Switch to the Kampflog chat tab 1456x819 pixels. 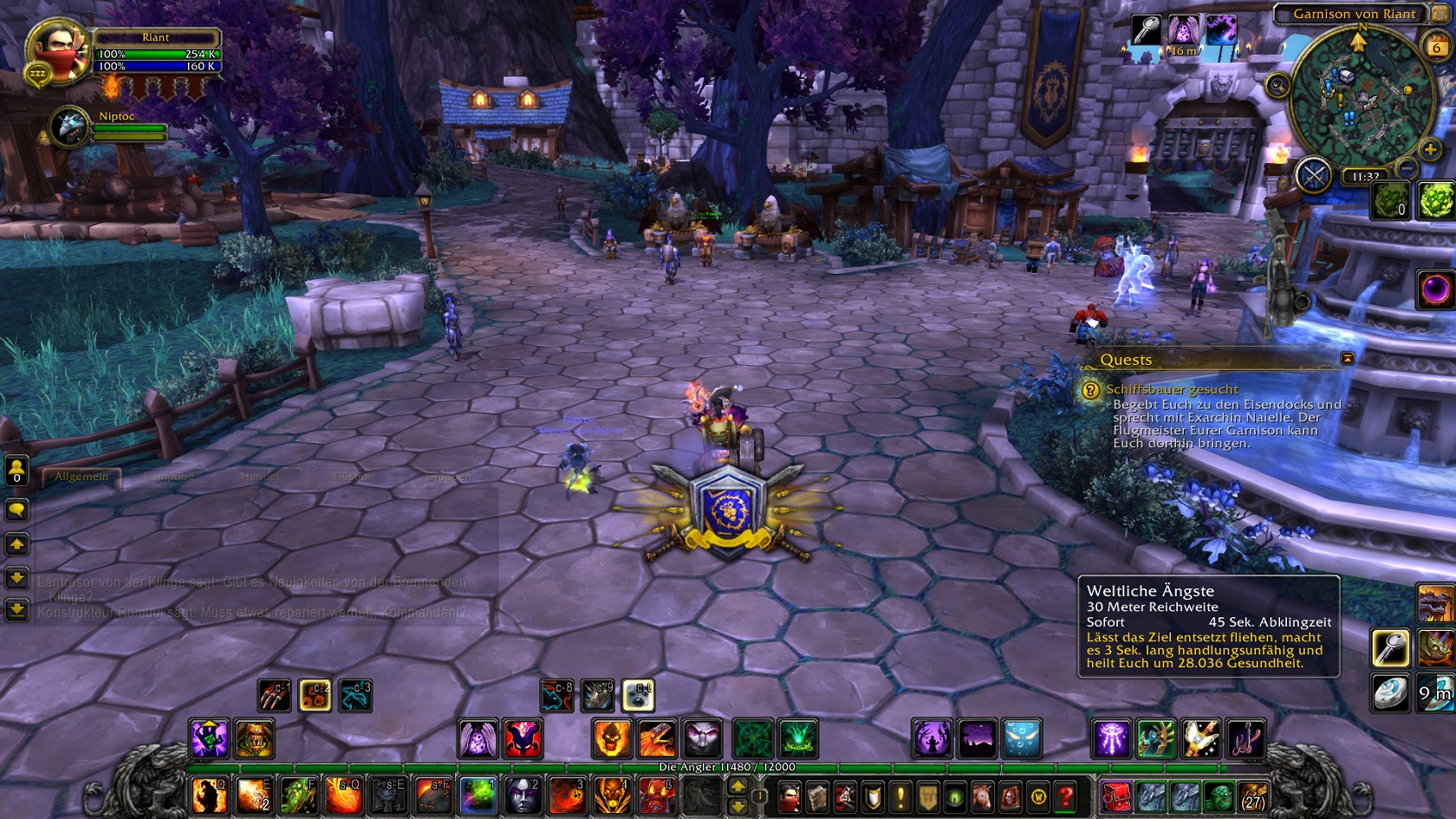coord(170,477)
